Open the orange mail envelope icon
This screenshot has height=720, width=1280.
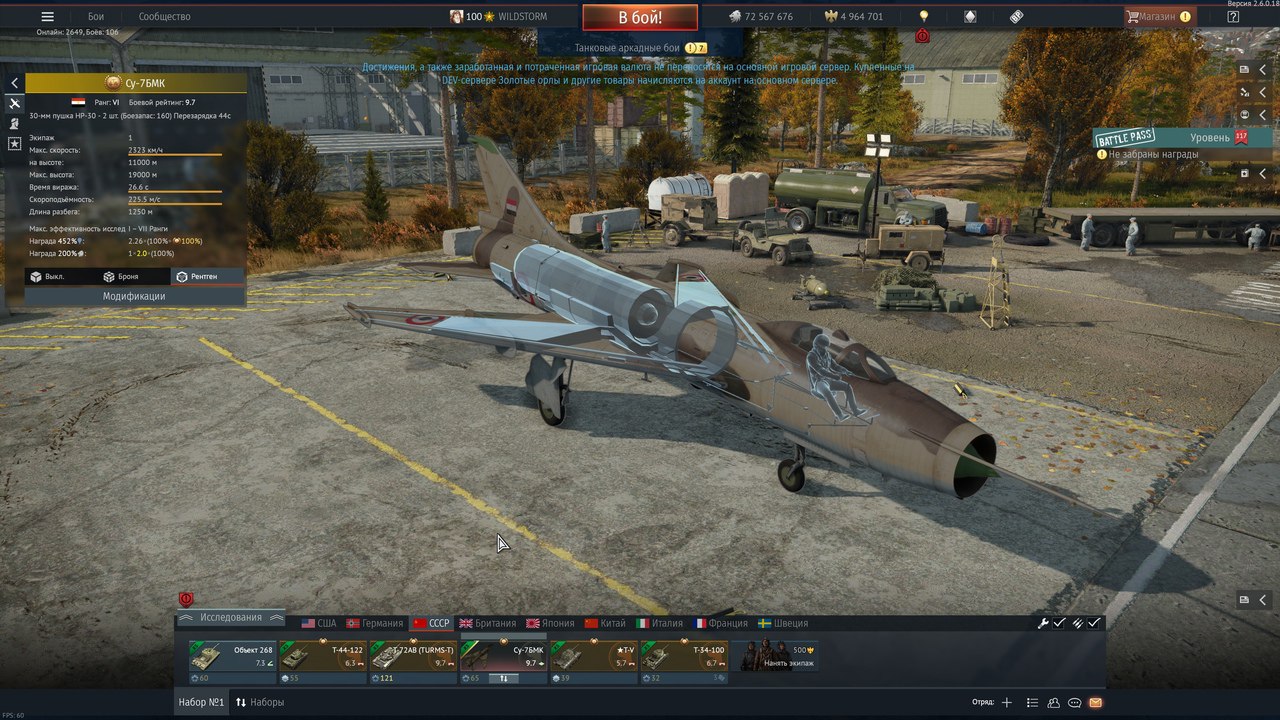1096,703
